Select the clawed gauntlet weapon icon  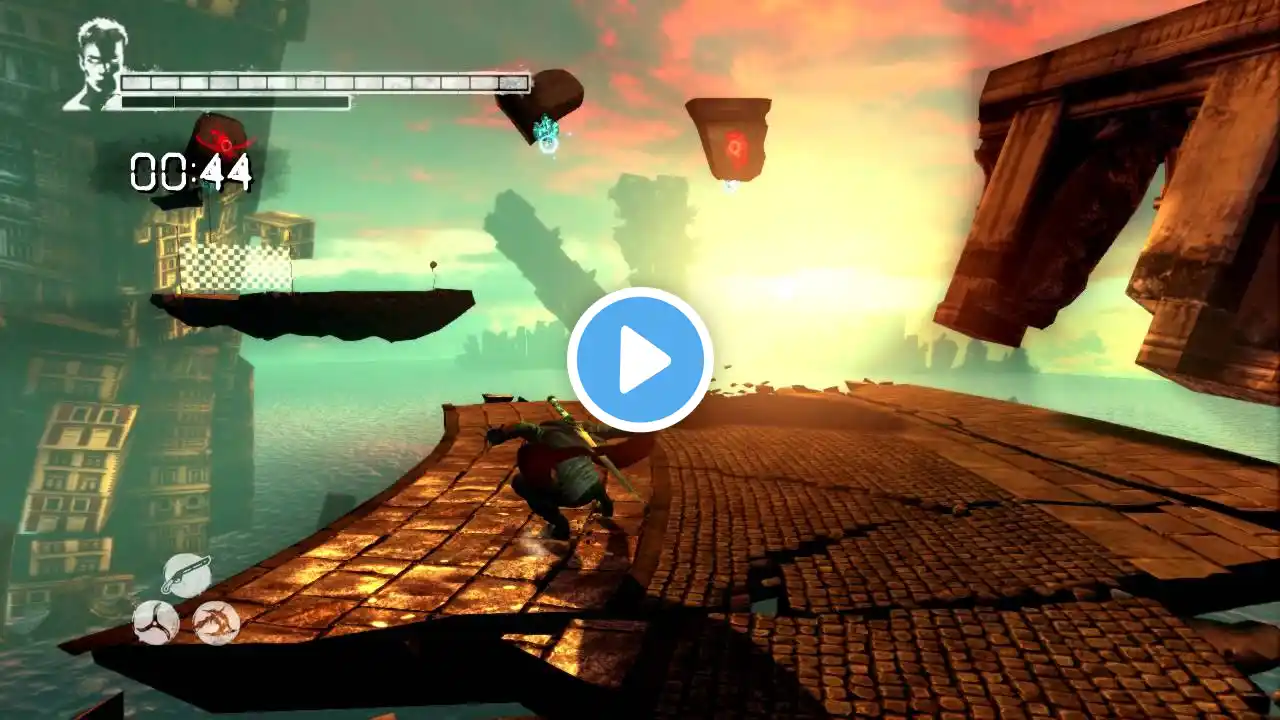click(216, 622)
